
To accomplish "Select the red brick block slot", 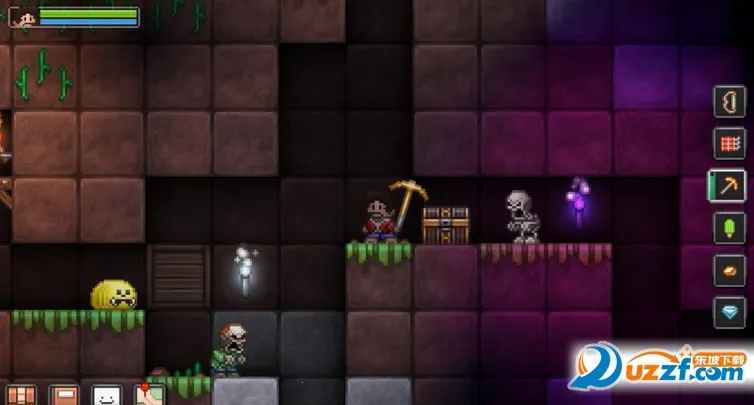I will 730,144.
